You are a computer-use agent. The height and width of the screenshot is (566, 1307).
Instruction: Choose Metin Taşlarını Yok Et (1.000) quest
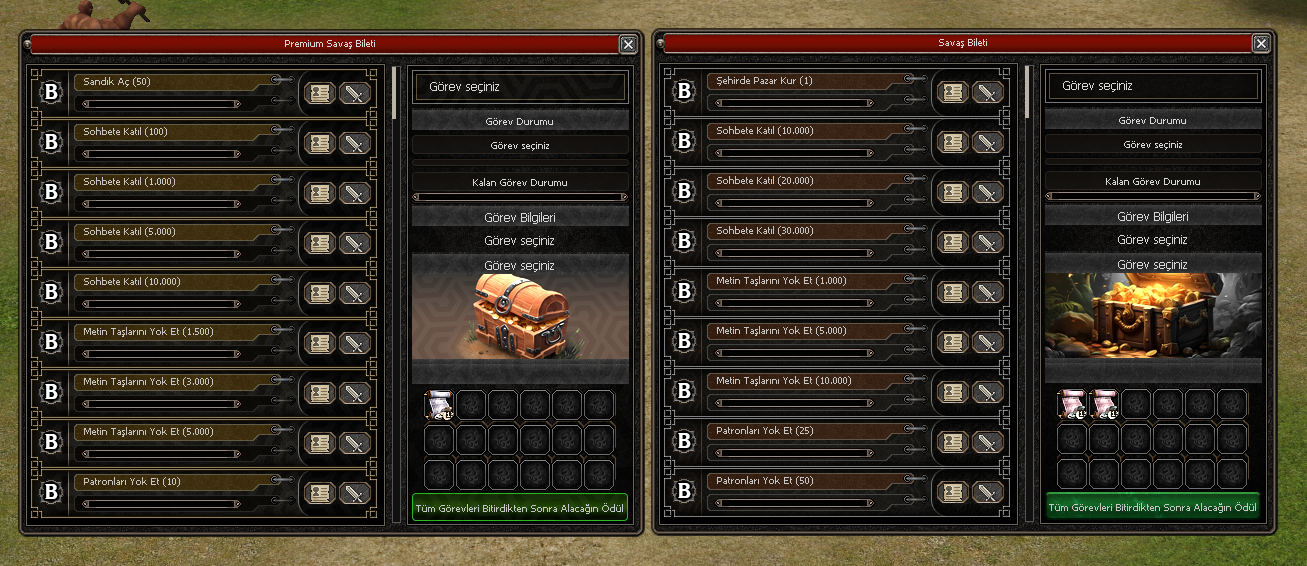tap(804, 281)
